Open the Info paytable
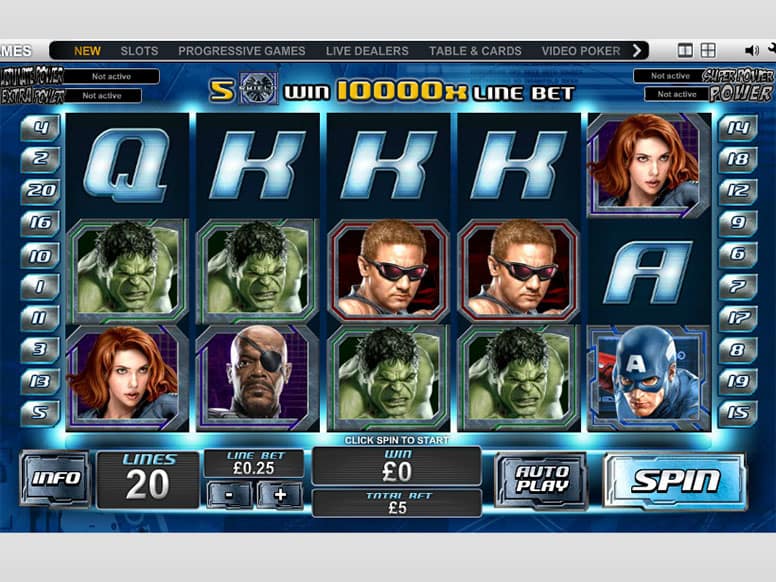Screen dimensions: 776x582 coord(56,478)
